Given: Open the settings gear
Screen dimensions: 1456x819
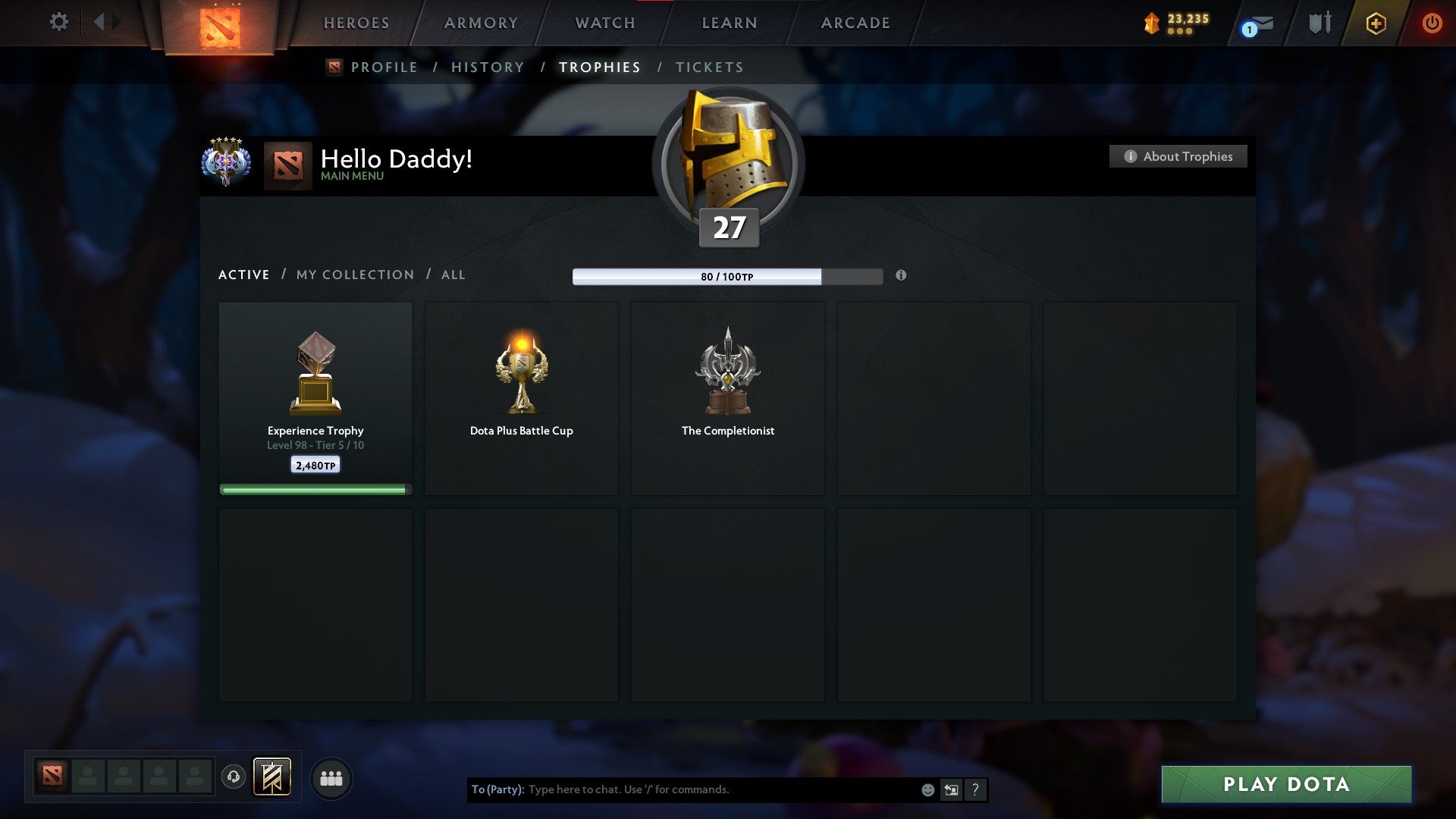Looking at the screenshot, I should [58, 22].
